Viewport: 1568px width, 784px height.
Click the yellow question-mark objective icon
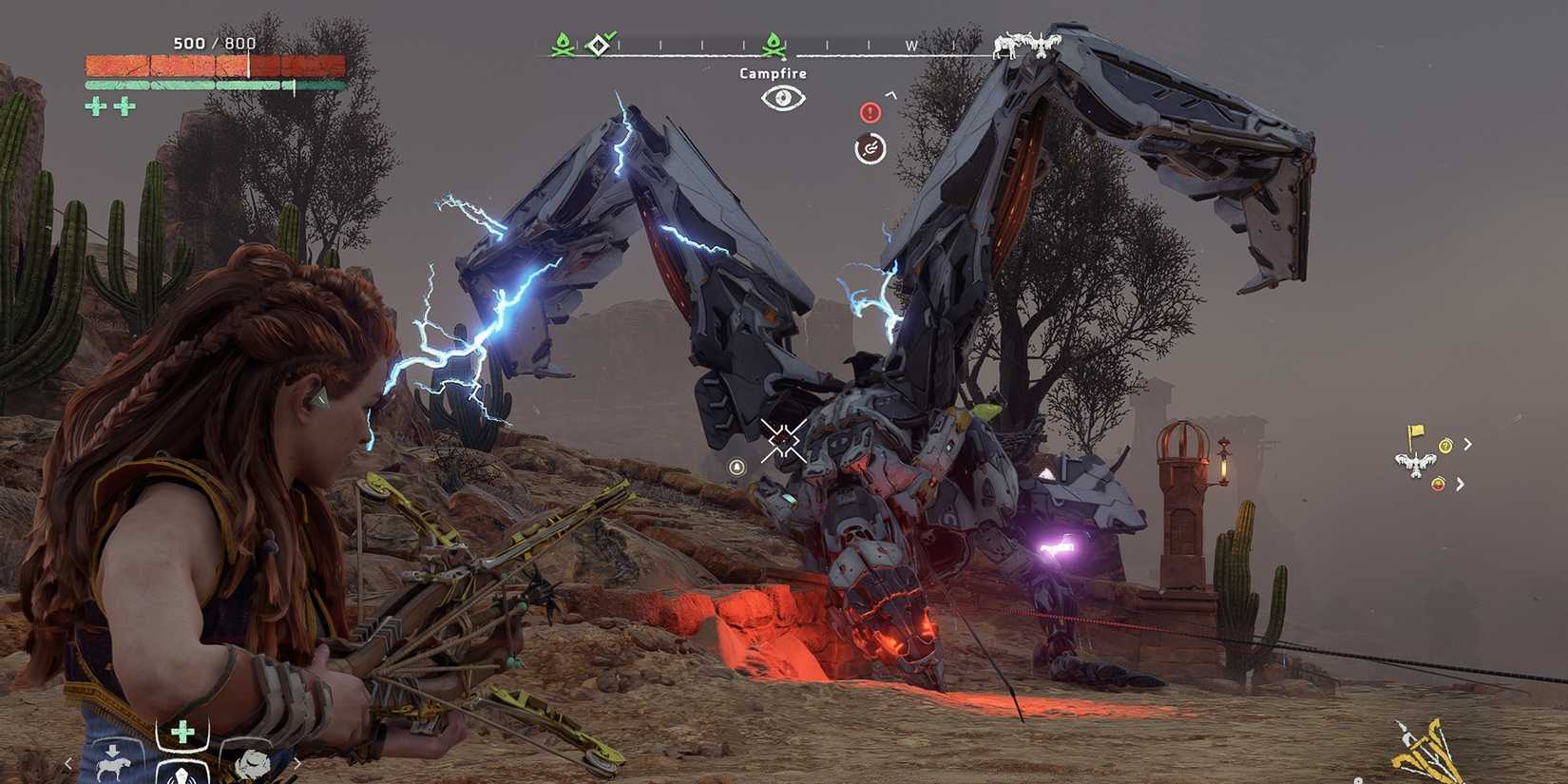(x=1444, y=444)
